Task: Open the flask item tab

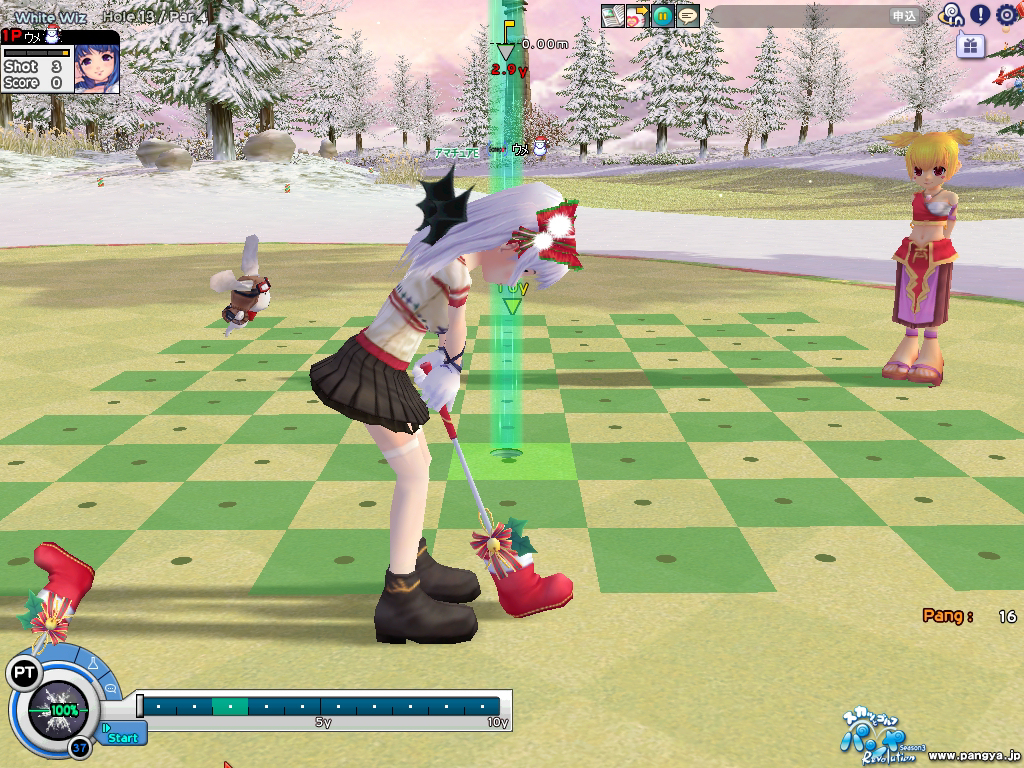Action: [93, 664]
